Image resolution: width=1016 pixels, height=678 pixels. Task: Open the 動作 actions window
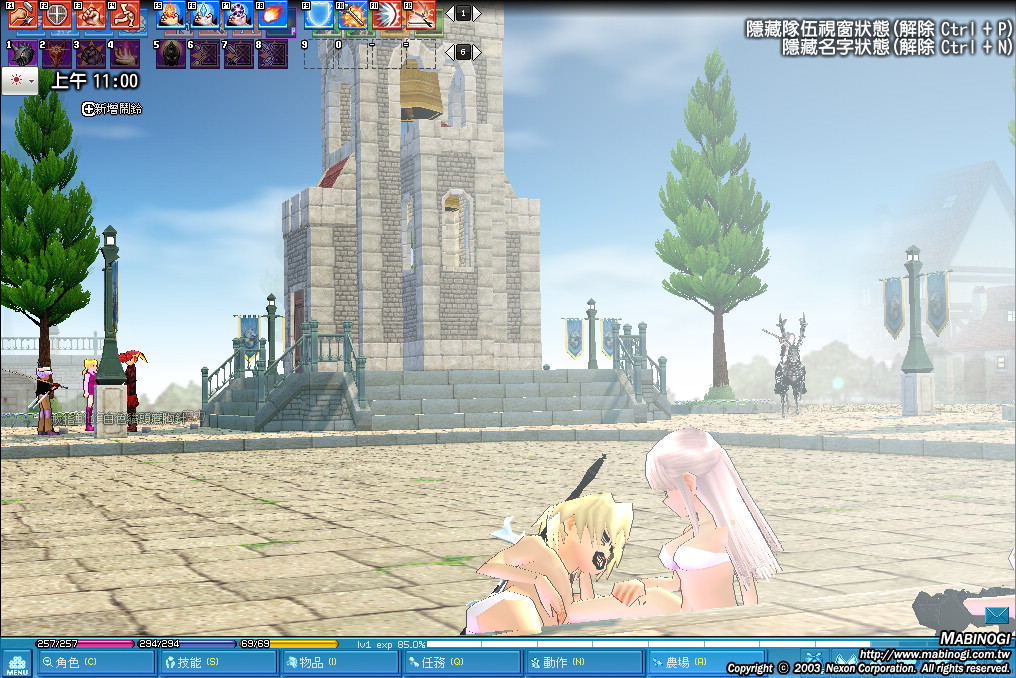point(583,662)
